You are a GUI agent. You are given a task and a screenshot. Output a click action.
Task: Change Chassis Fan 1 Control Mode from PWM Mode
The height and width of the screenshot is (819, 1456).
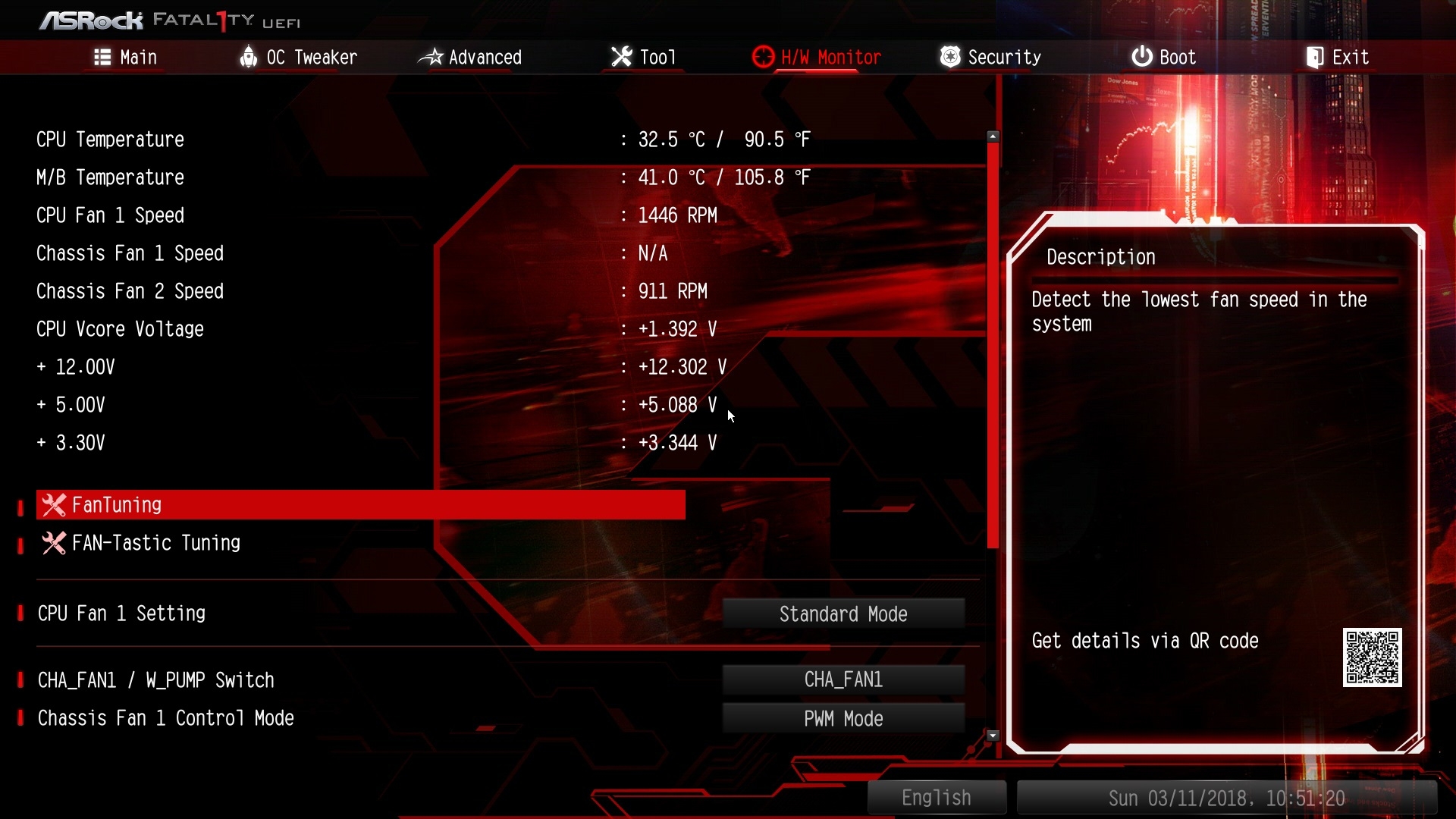[x=843, y=719]
